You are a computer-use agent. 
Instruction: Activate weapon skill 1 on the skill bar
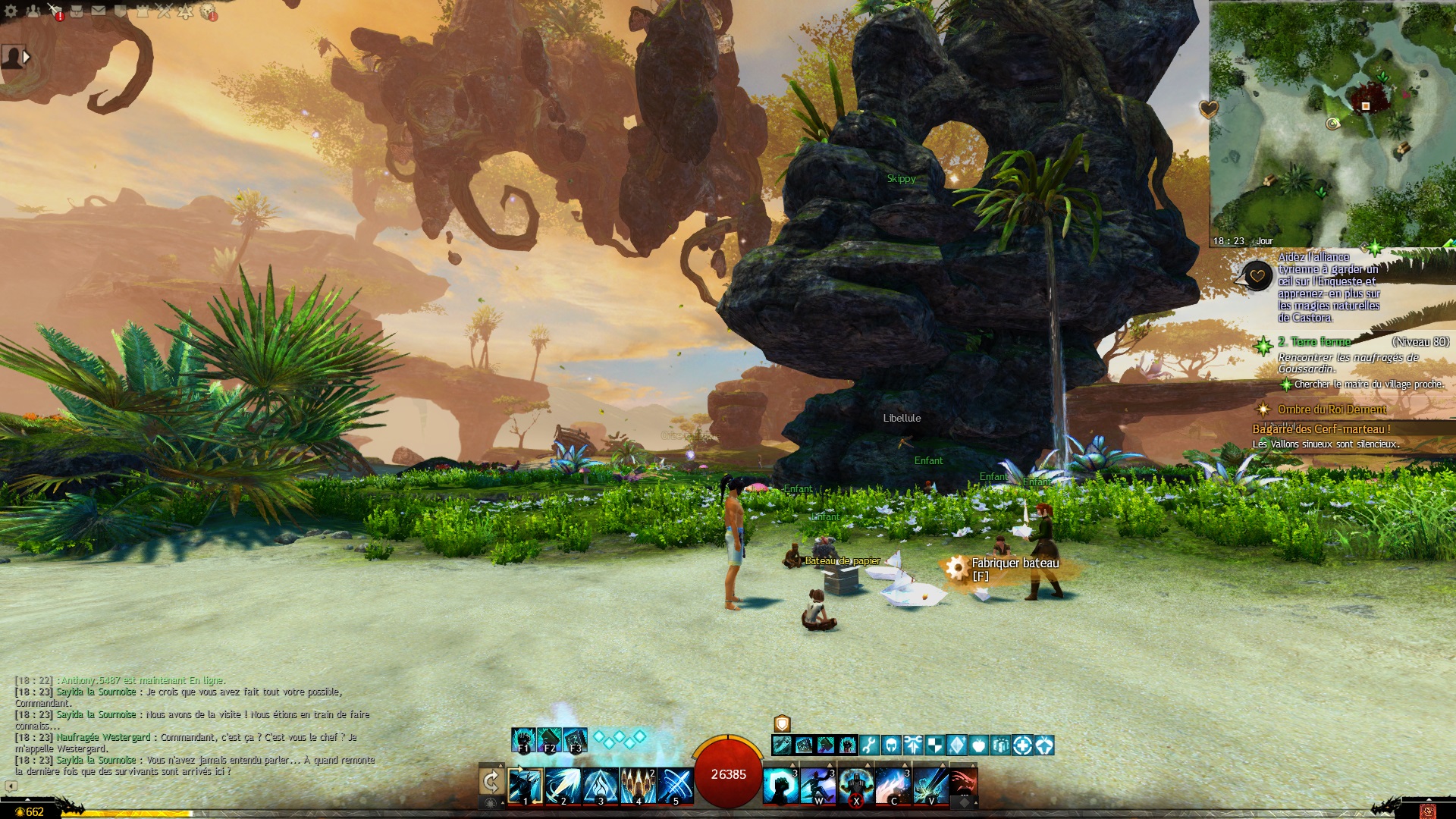pyautogui.click(x=525, y=786)
